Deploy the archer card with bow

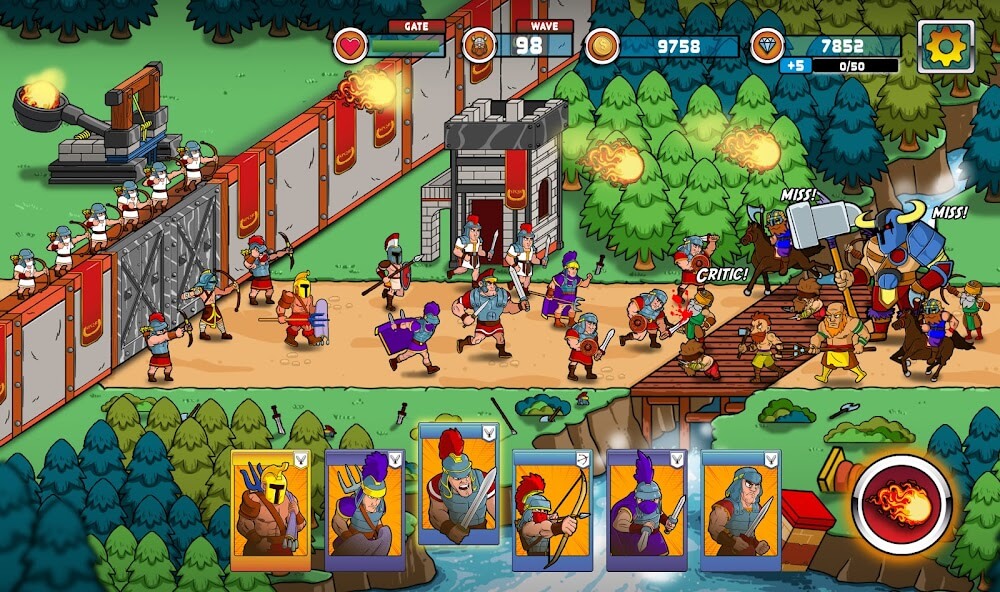(x=552, y=510)
